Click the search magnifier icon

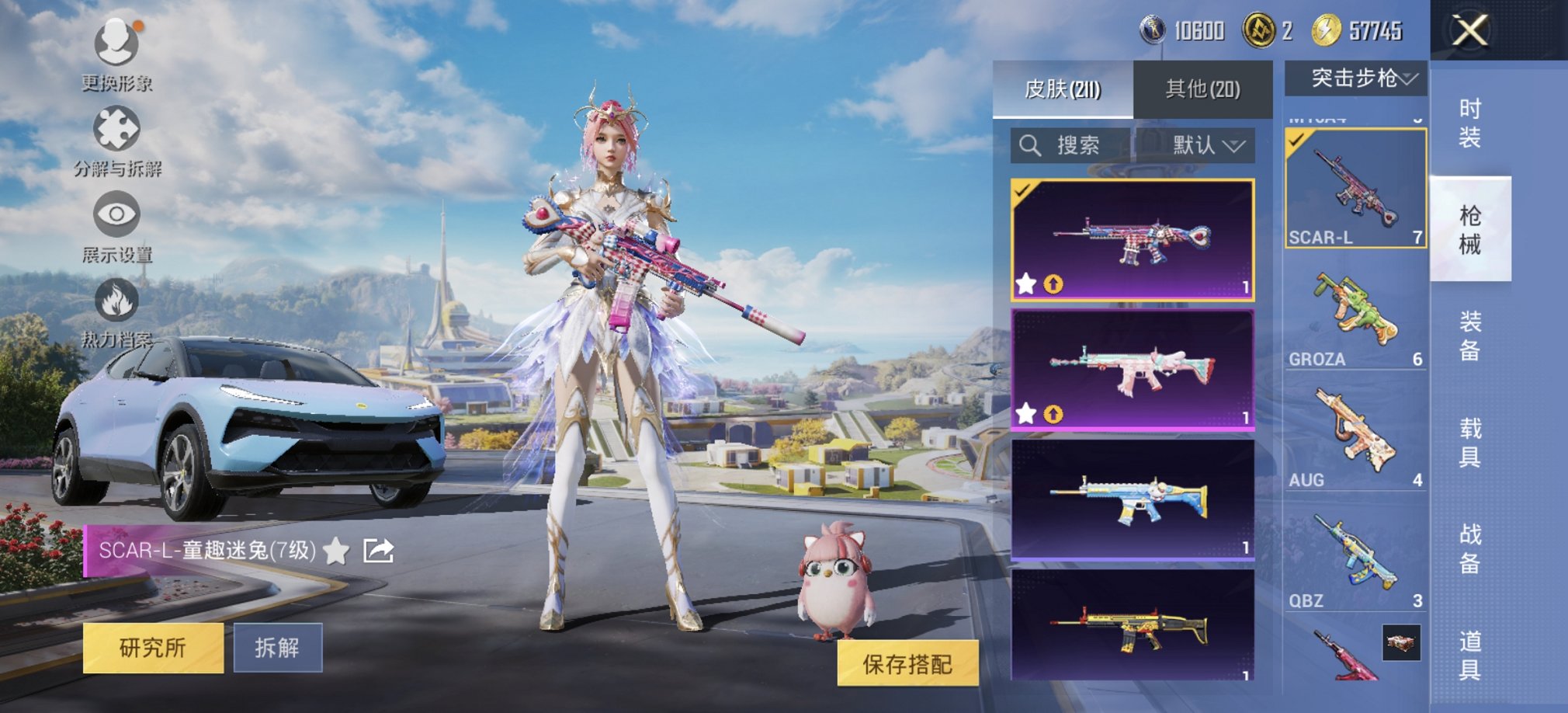point(1032,145)
